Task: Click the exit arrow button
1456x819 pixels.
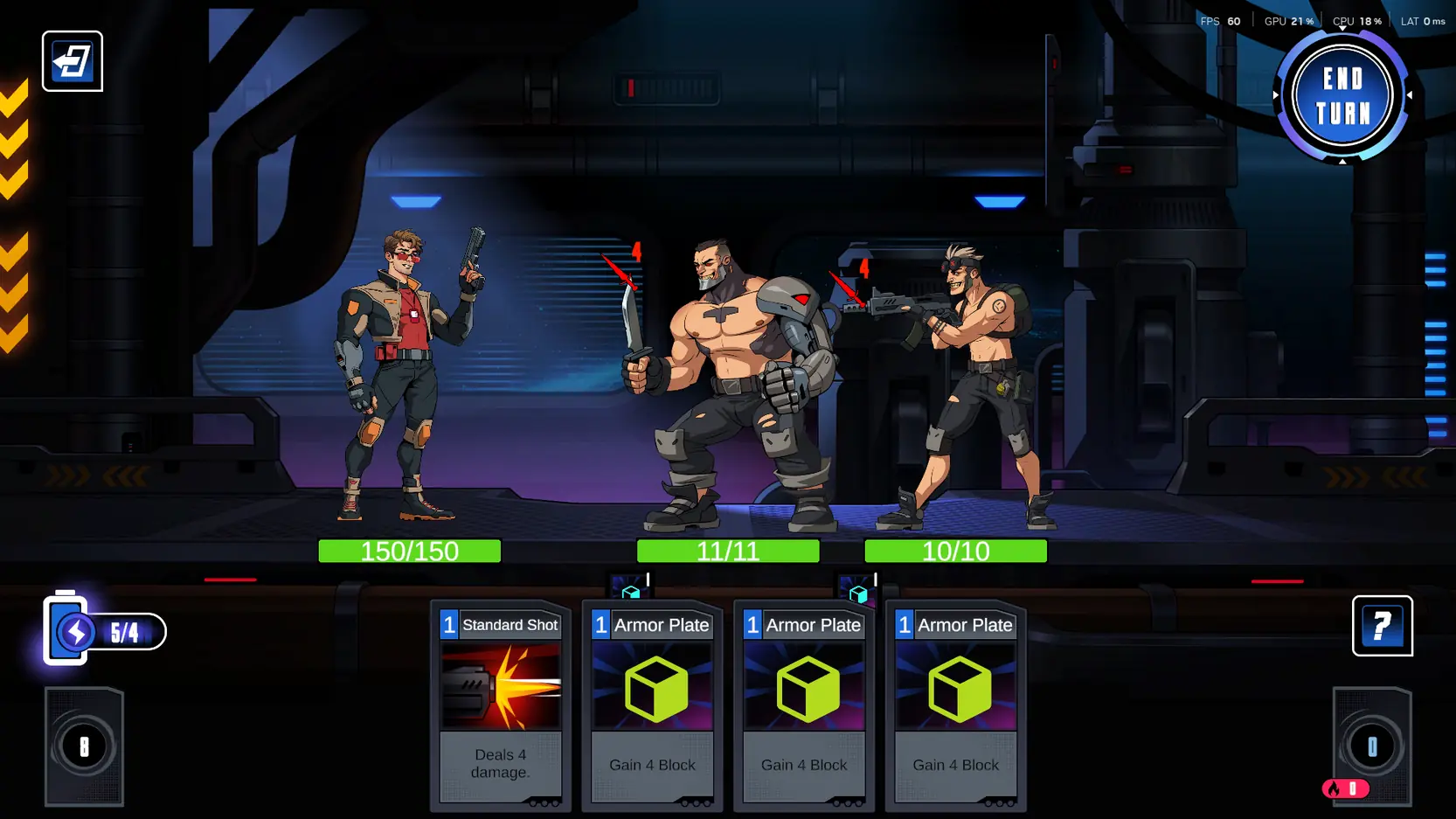Action: 73,61
